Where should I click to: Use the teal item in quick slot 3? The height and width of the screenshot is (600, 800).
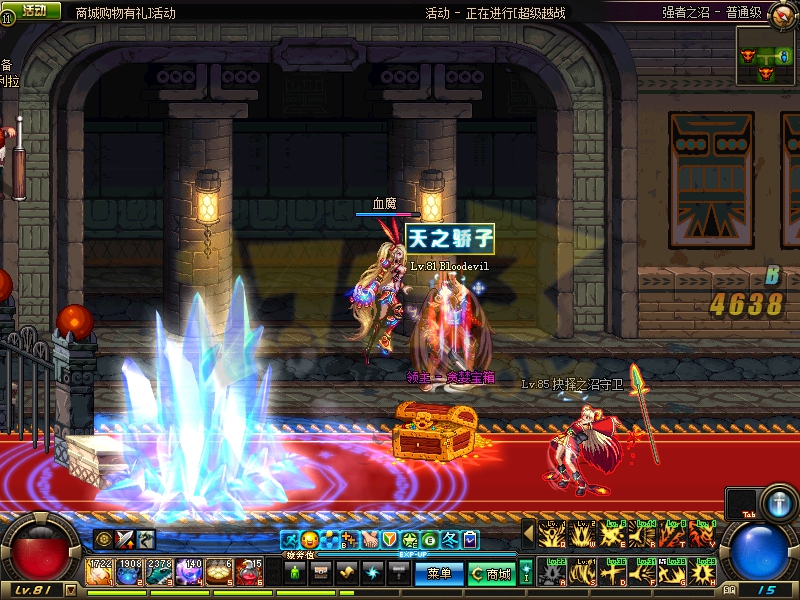pos(160,571)
